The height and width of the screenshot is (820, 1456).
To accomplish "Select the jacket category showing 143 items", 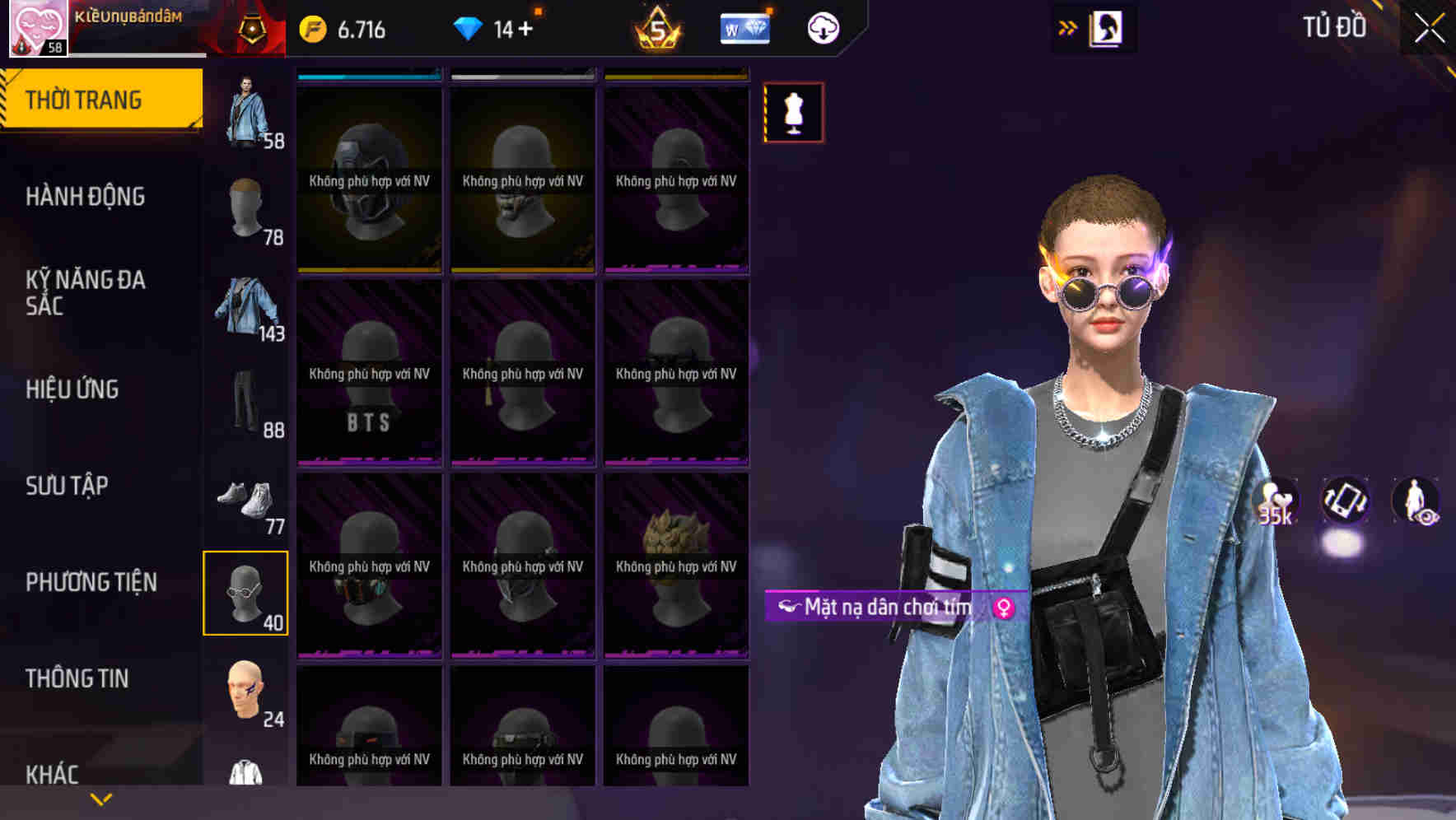I will pyautogui.click(x=246, y=309).
